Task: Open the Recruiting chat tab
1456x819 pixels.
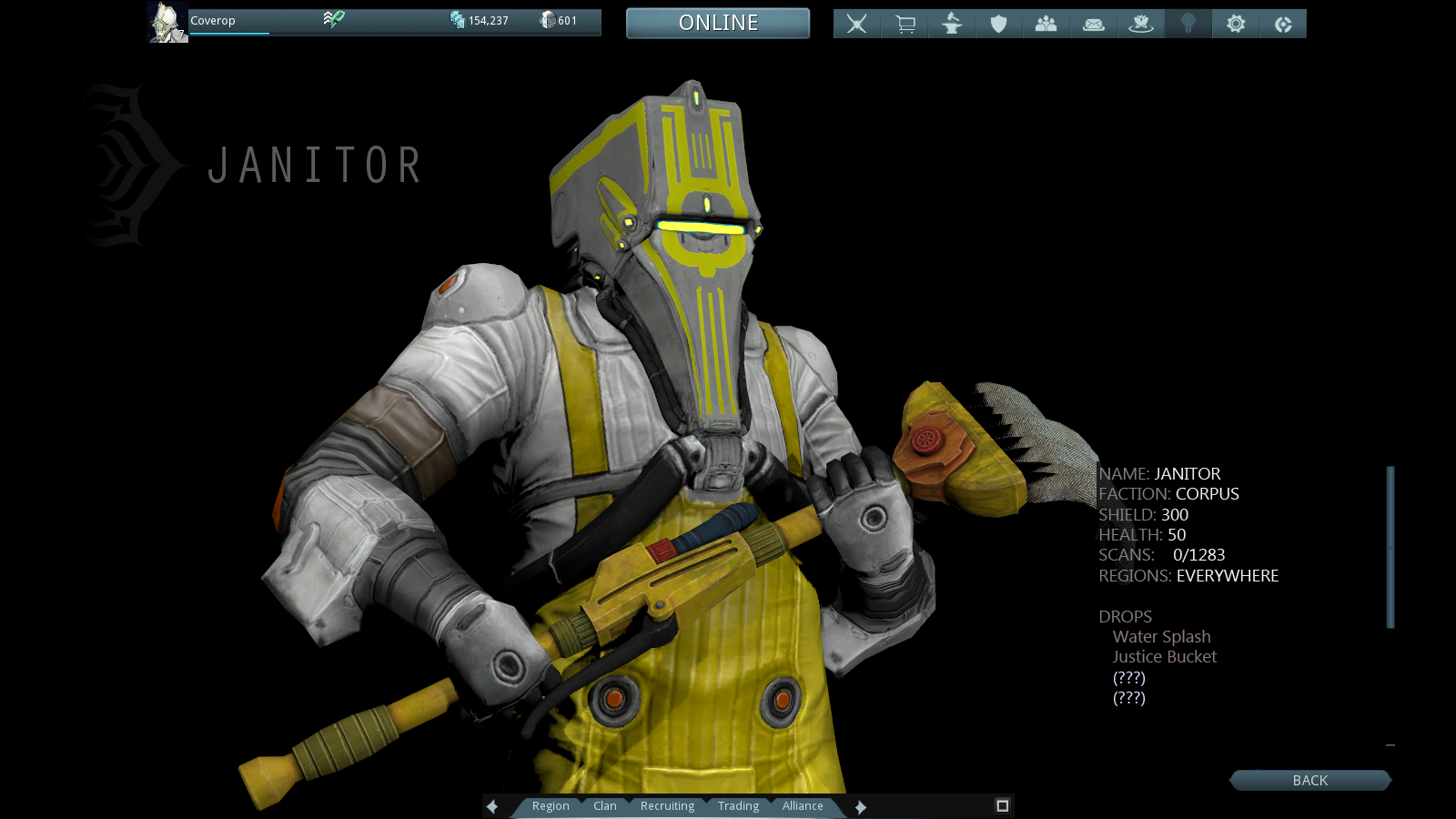Action: 667,806
